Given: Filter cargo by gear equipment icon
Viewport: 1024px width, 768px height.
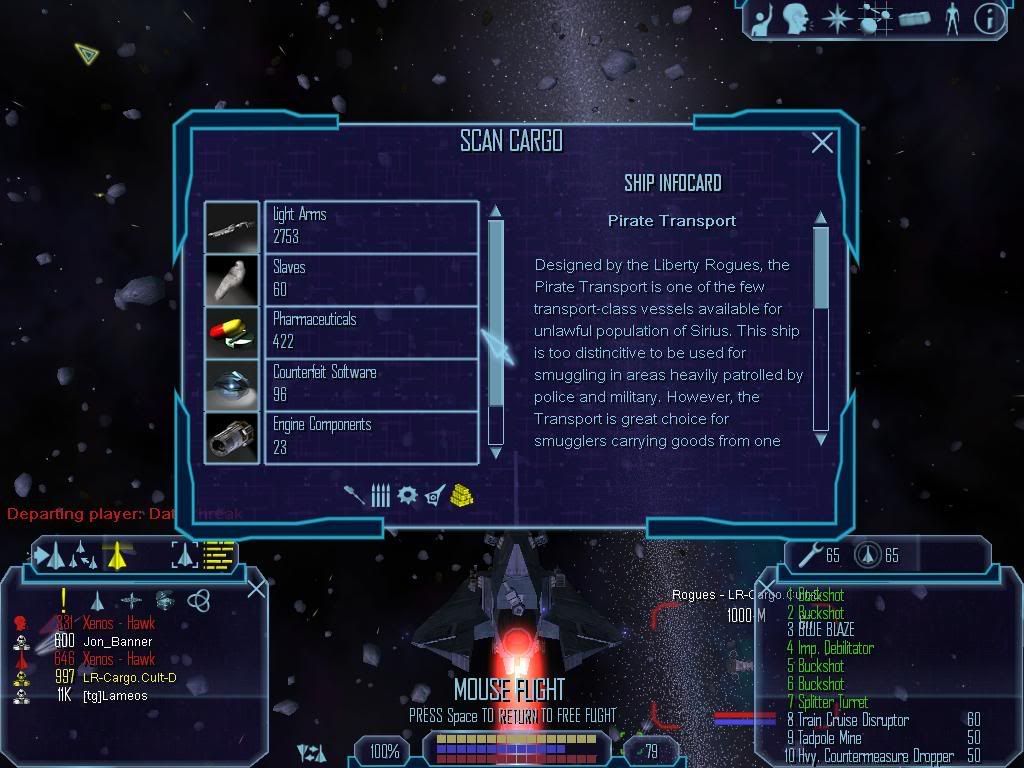Looking at the screenshot, I should pos(407,495).
